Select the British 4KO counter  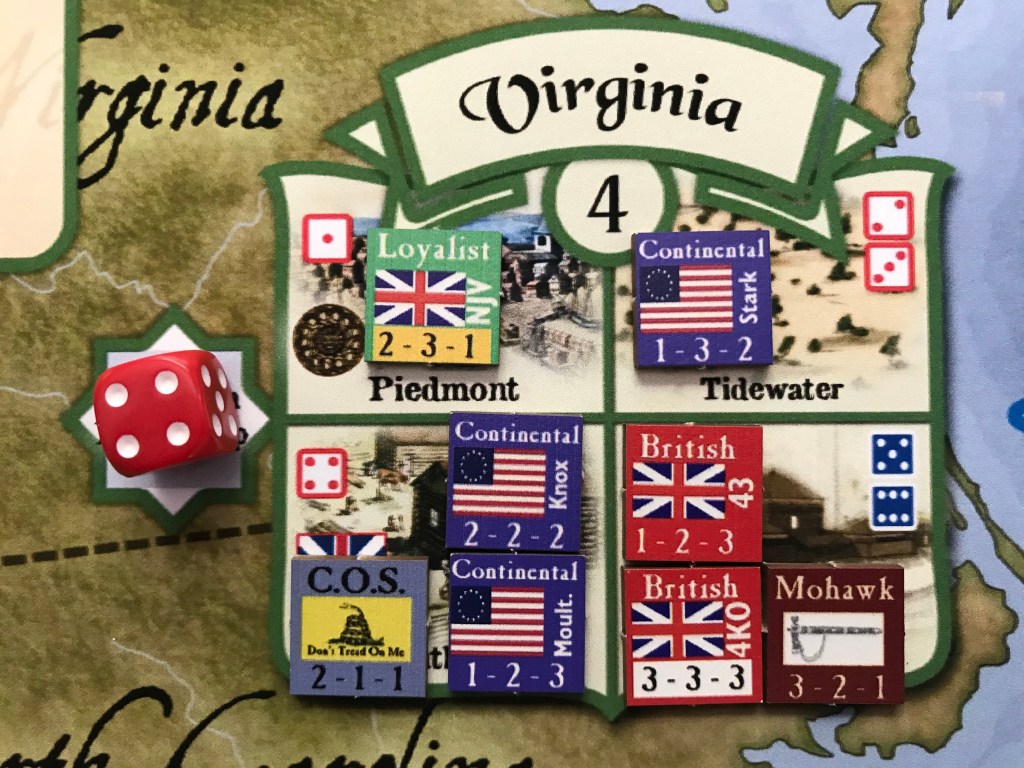coord(692,634)
